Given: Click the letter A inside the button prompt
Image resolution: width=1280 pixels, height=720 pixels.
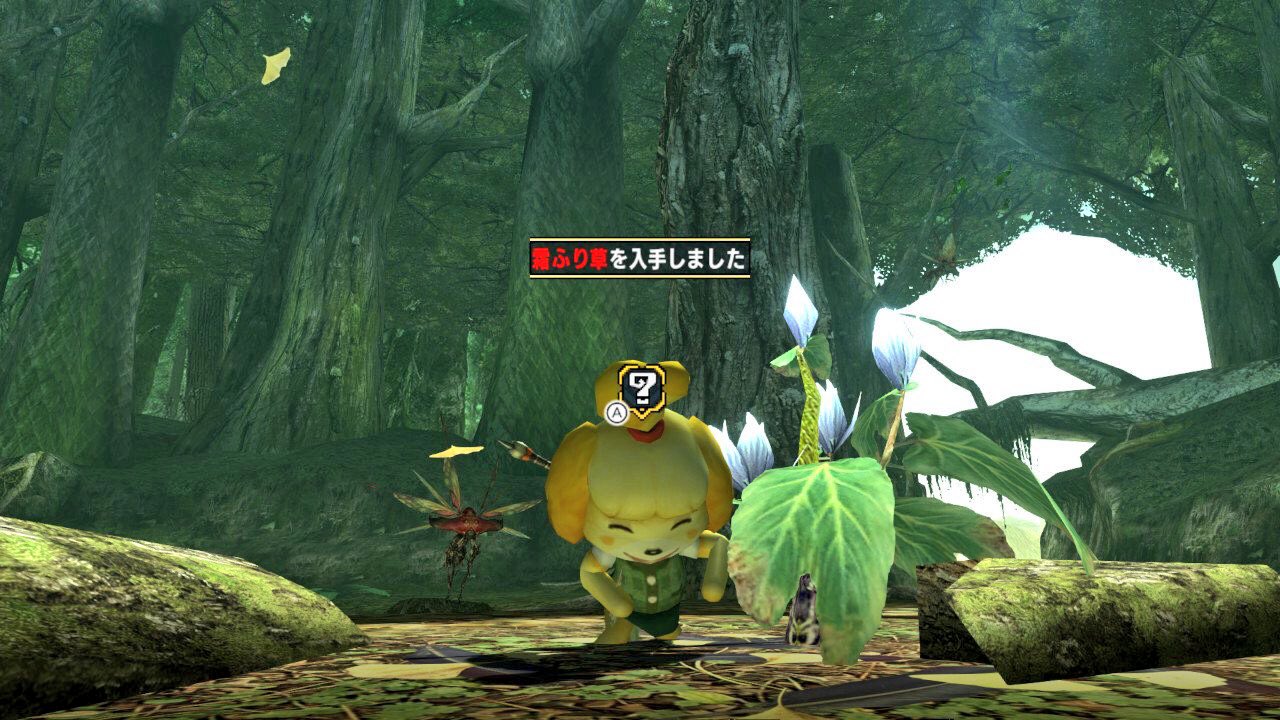Looking at the screenshot, I should click(x=616, y=413).
